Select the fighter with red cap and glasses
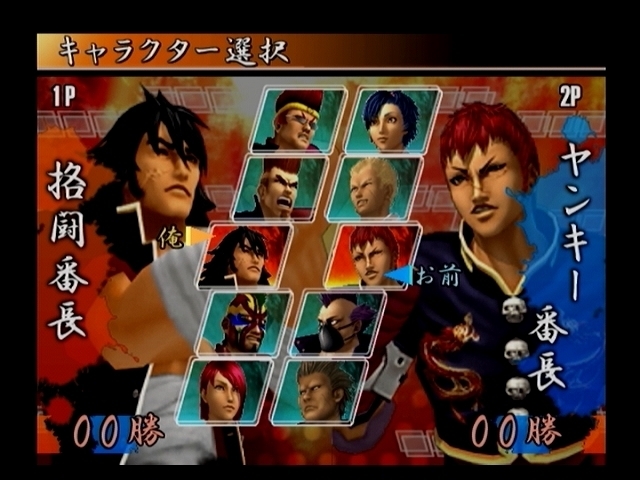Image resolution: width=640 pixels, height=480 pixels. click(298, 120)
